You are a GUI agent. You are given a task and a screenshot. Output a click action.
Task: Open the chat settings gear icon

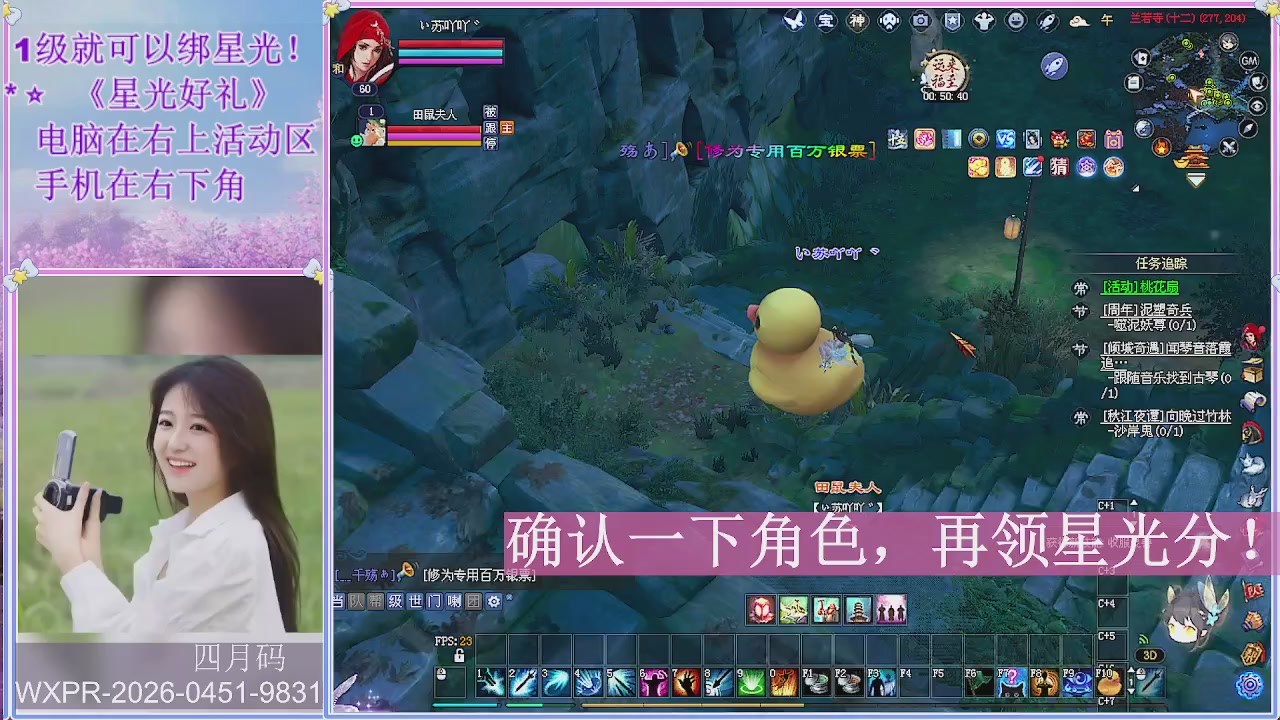click(494, 601)
